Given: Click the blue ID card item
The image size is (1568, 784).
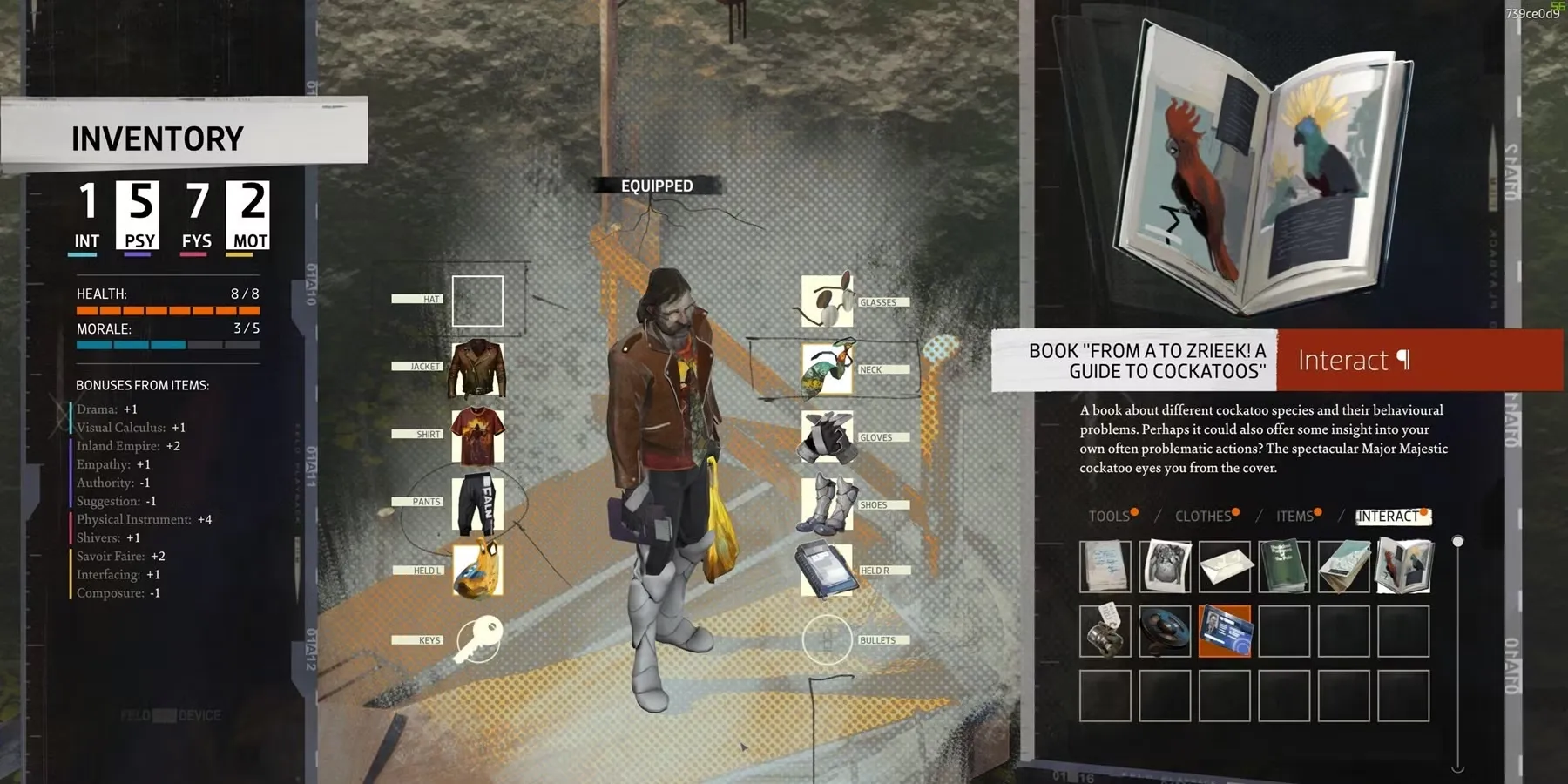Looking at the screenshot, I should click(x=1225, y=631).
